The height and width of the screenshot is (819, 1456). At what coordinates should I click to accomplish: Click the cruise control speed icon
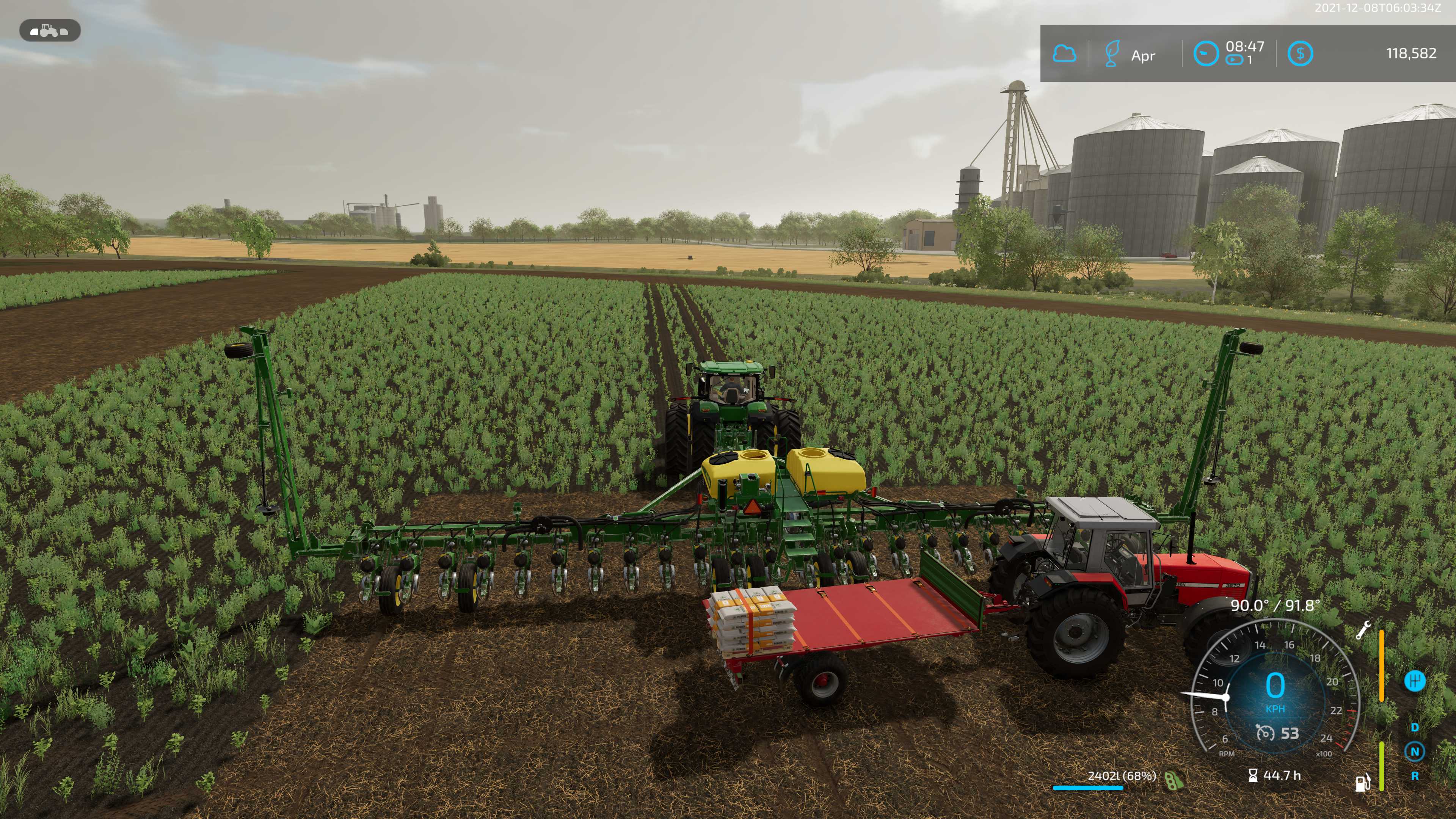[x=1265, y=733]
